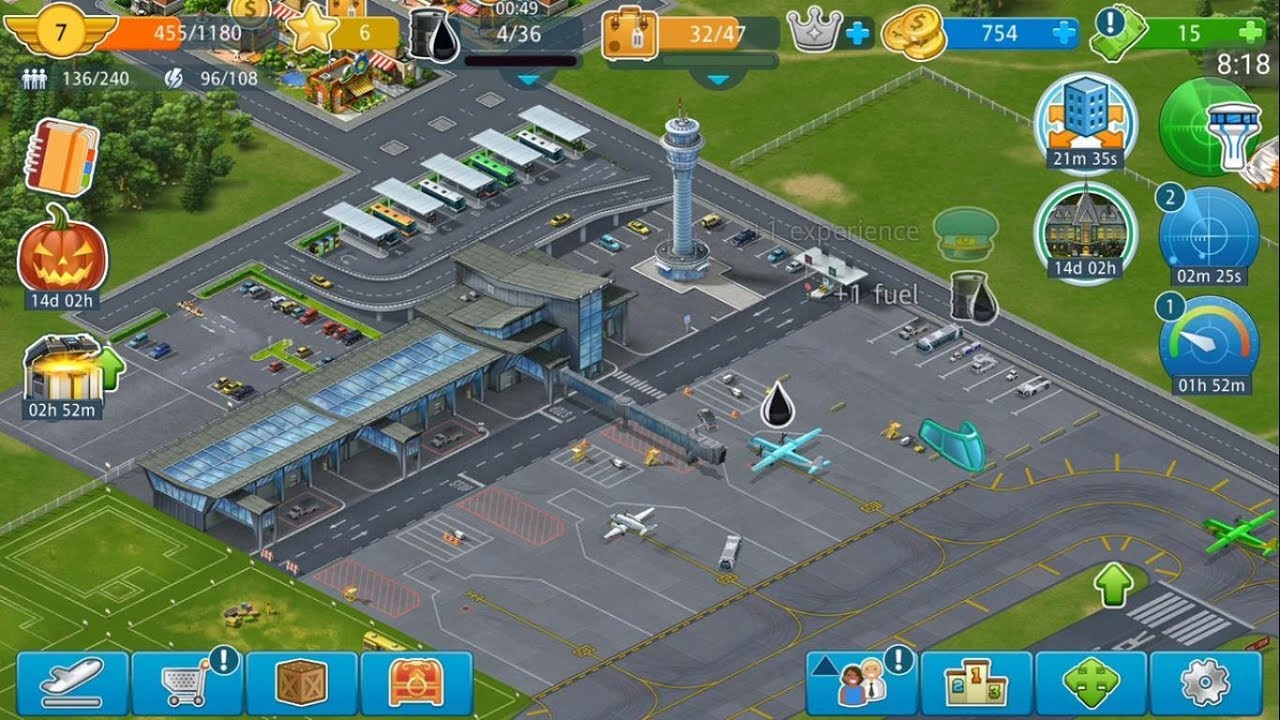This screenshot has width=1280, height=720.
Task: Add crown points with blue plus
Action: pos(857,33)
